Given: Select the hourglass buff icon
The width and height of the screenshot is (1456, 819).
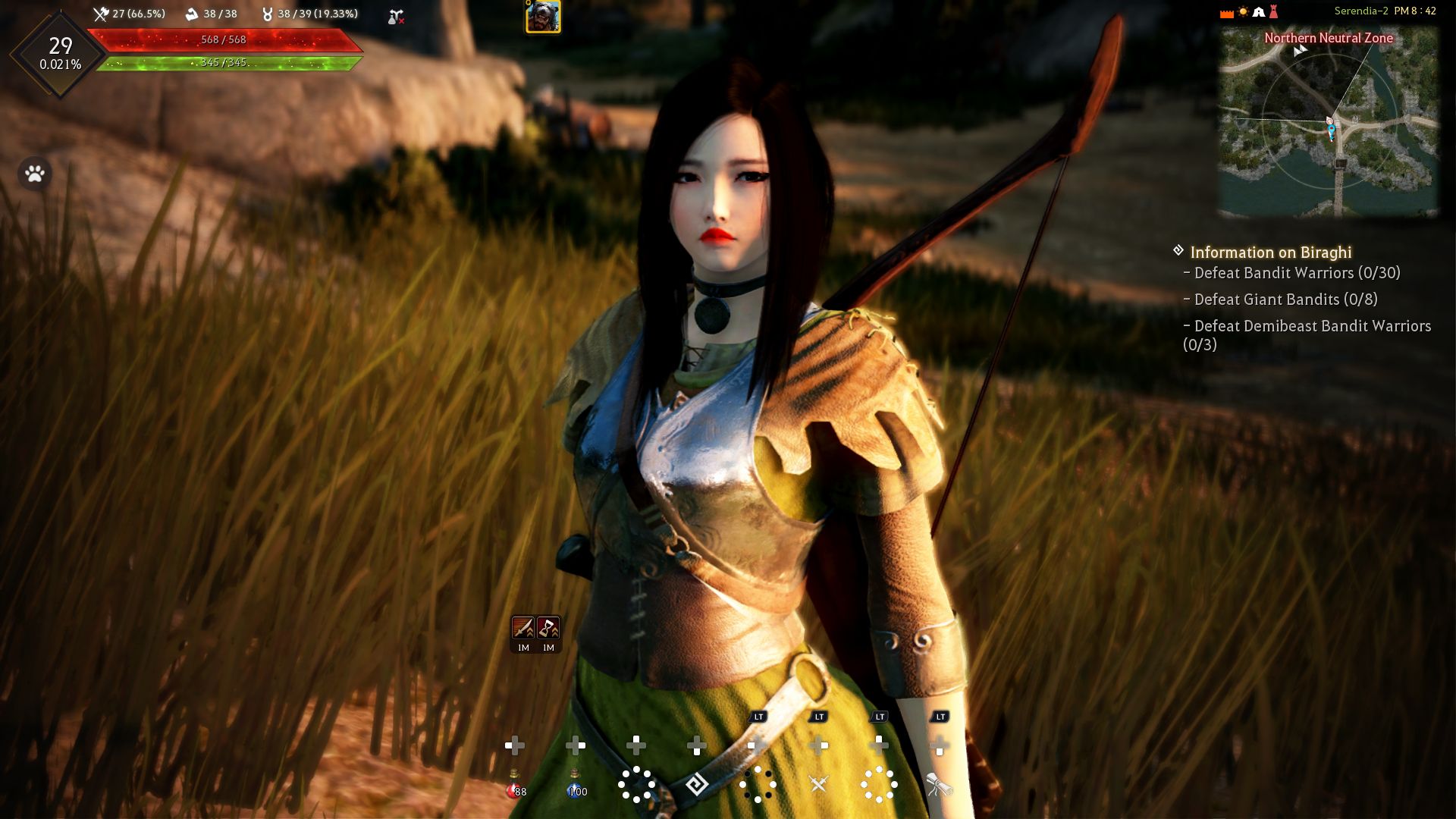Looking at the screenshot, I should [x=548, y=628].
